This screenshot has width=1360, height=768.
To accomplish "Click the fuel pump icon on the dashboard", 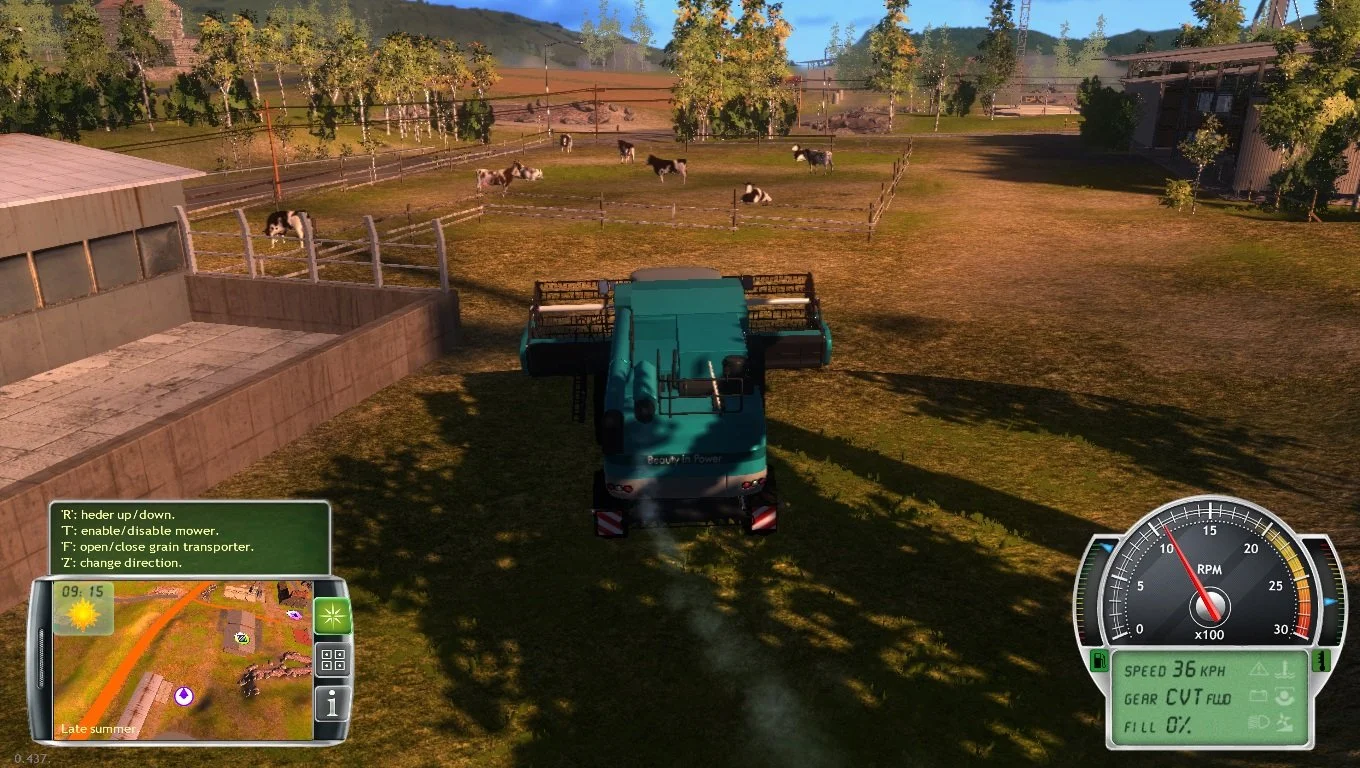I will 1100,661.
